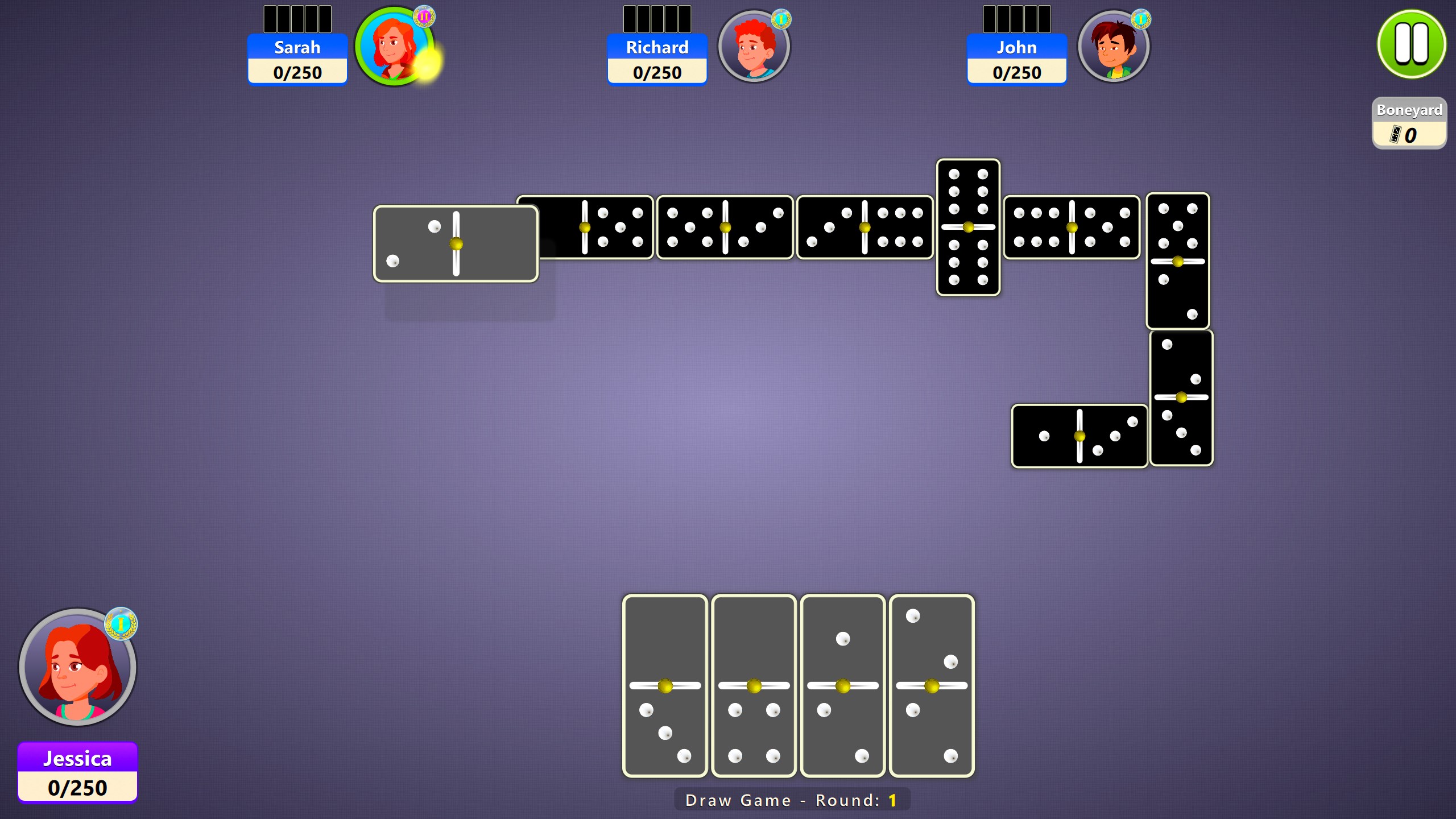Select the two-three domino in your hand
Screen dimensions: 1456x819
932,685
